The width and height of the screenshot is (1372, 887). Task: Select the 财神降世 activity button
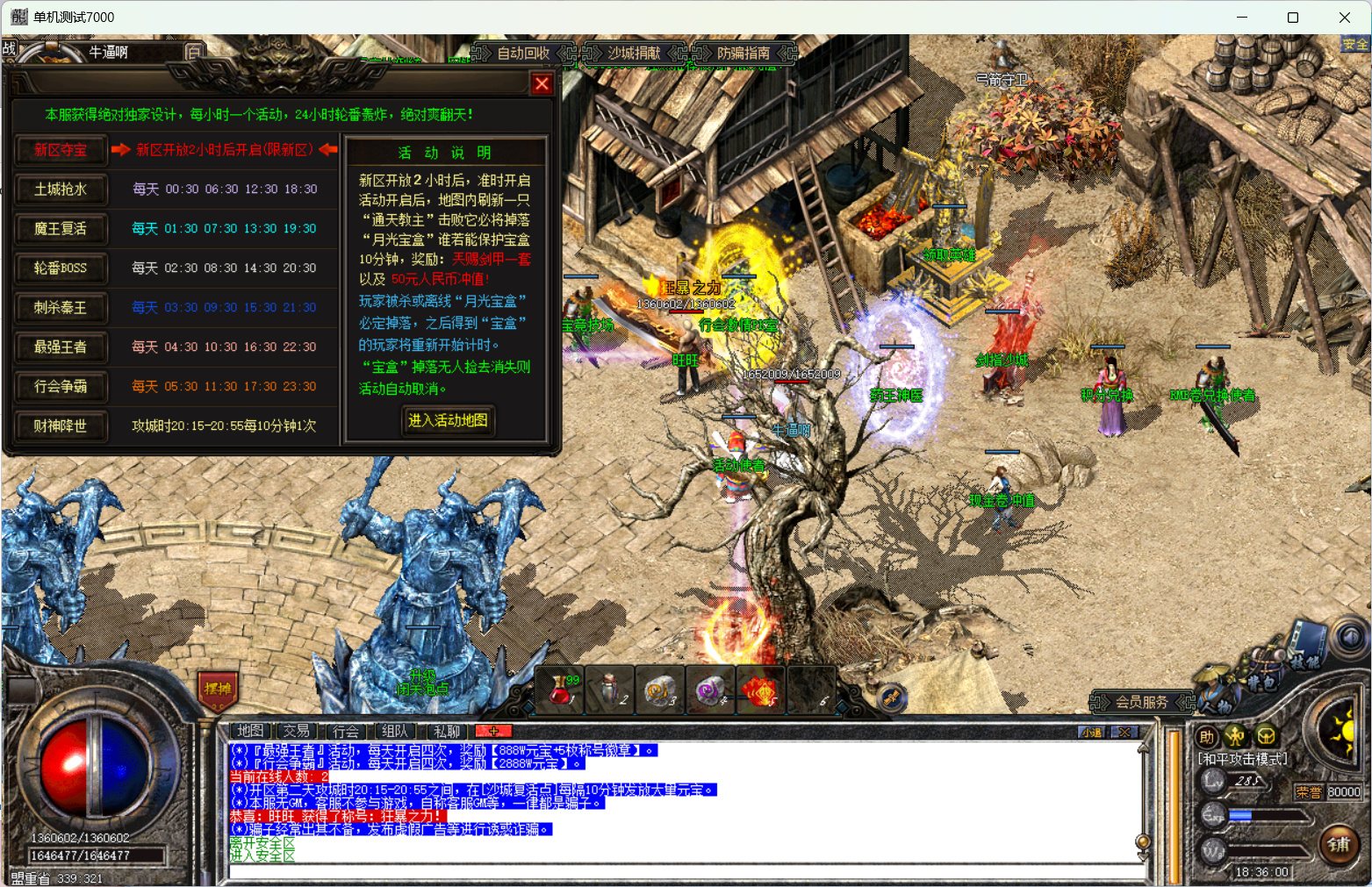[61, 426]
